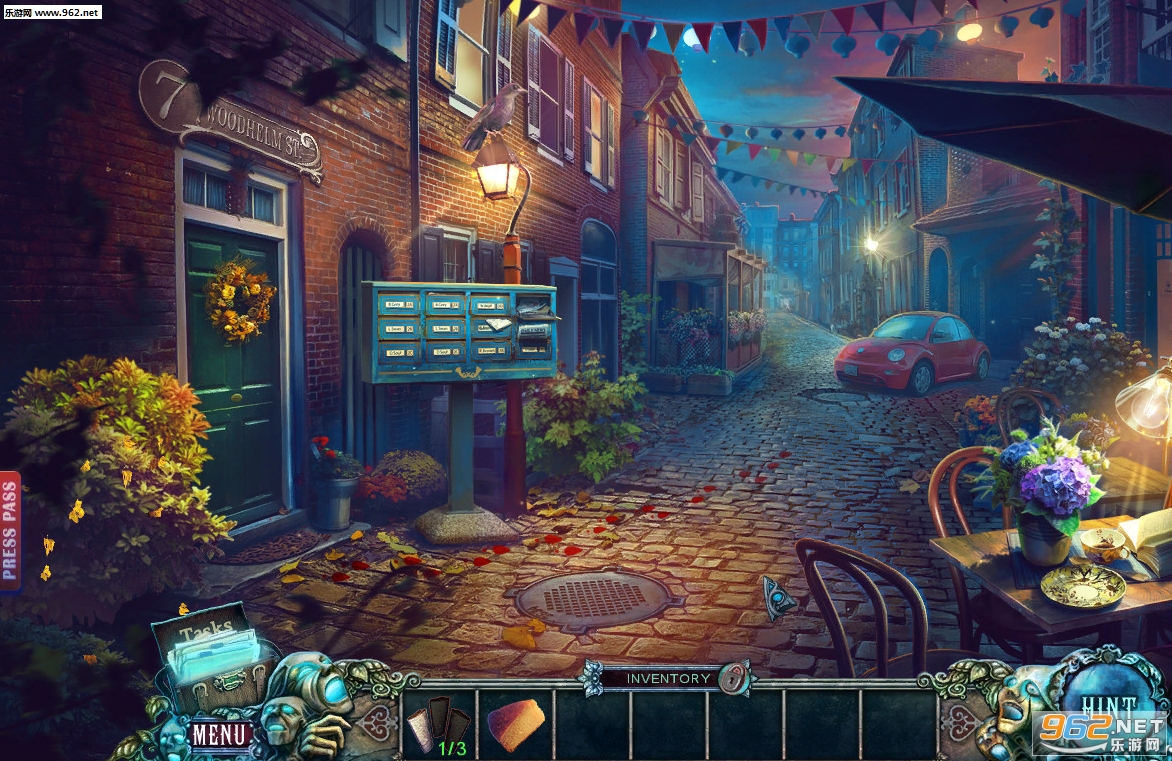The width and height of the screenshot is (1172, 761).
Task: Select the orange wedge inventory item
Action: coord(516,724)
